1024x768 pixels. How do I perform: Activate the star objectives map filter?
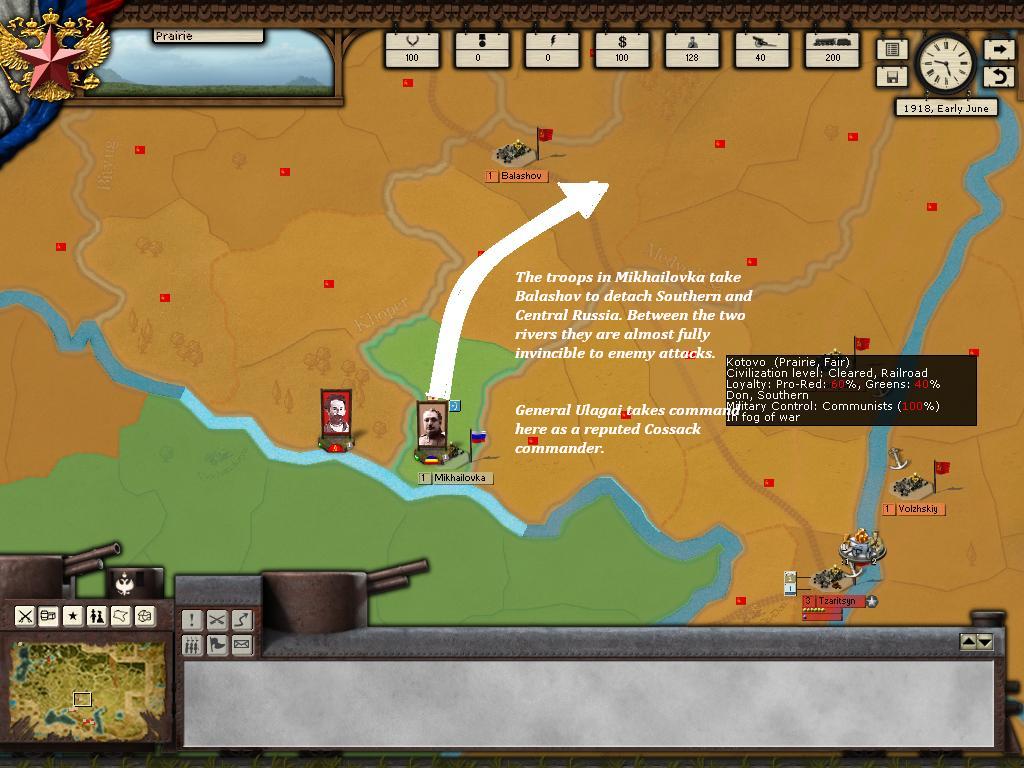pos(73,616)
